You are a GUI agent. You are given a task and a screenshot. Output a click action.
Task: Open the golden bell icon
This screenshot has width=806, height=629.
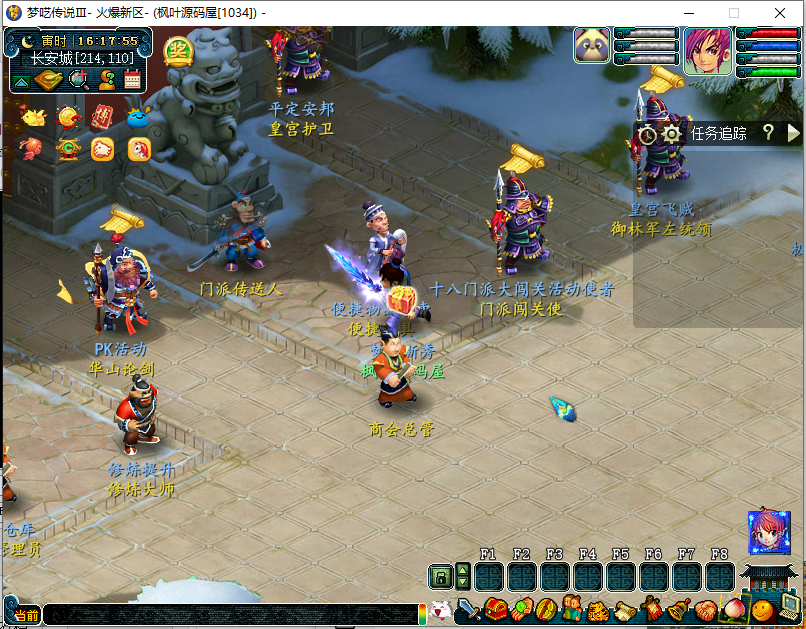[680, 609]
